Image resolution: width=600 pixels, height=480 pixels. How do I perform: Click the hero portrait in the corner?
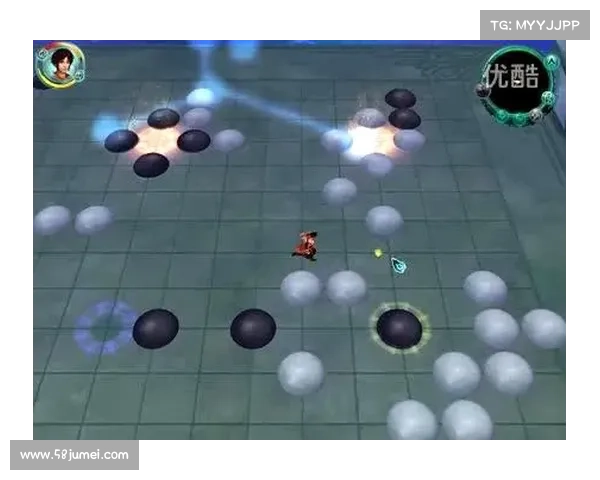pyautogui.click(x=54, y=65)
